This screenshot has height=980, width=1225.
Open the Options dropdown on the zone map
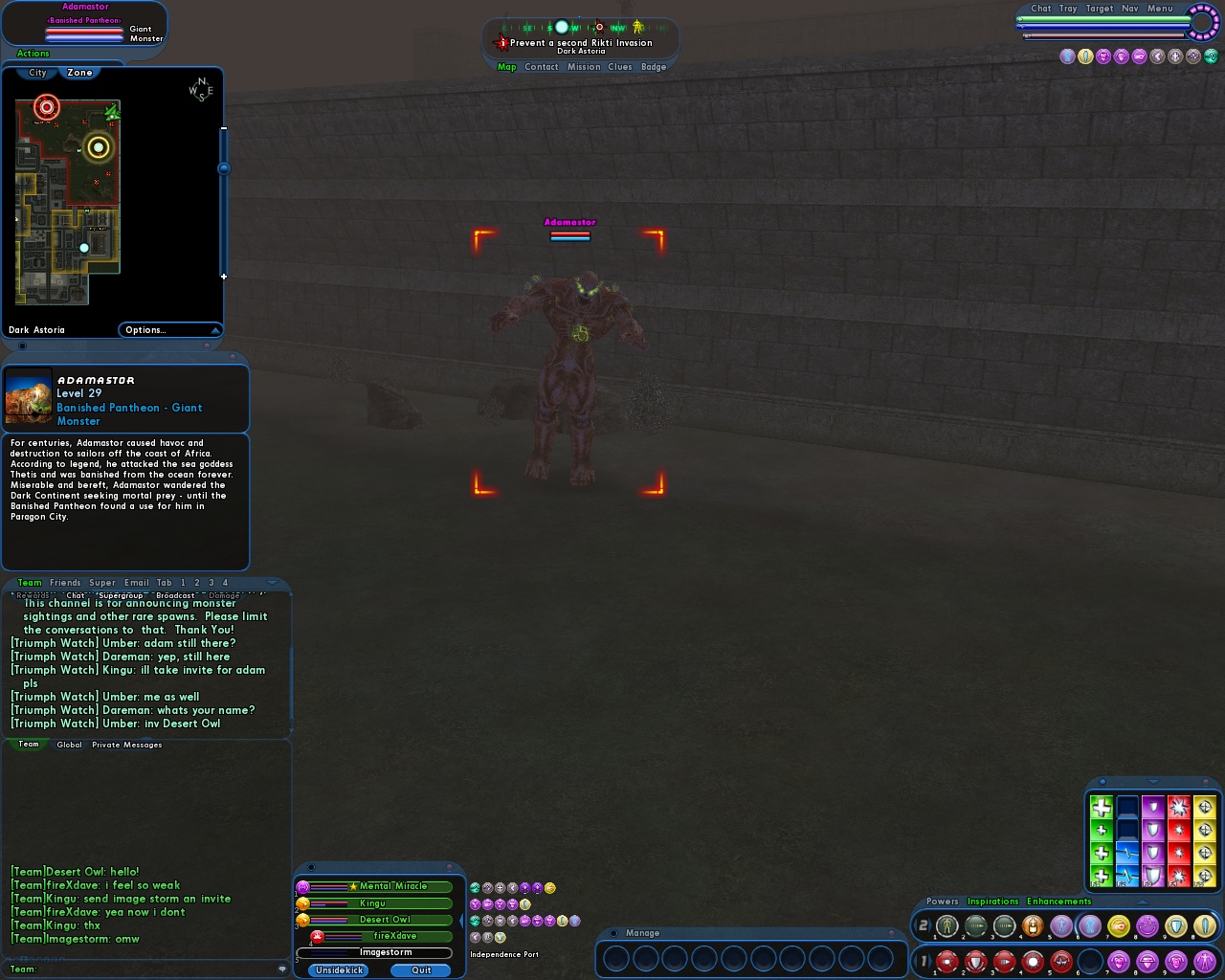169,330
